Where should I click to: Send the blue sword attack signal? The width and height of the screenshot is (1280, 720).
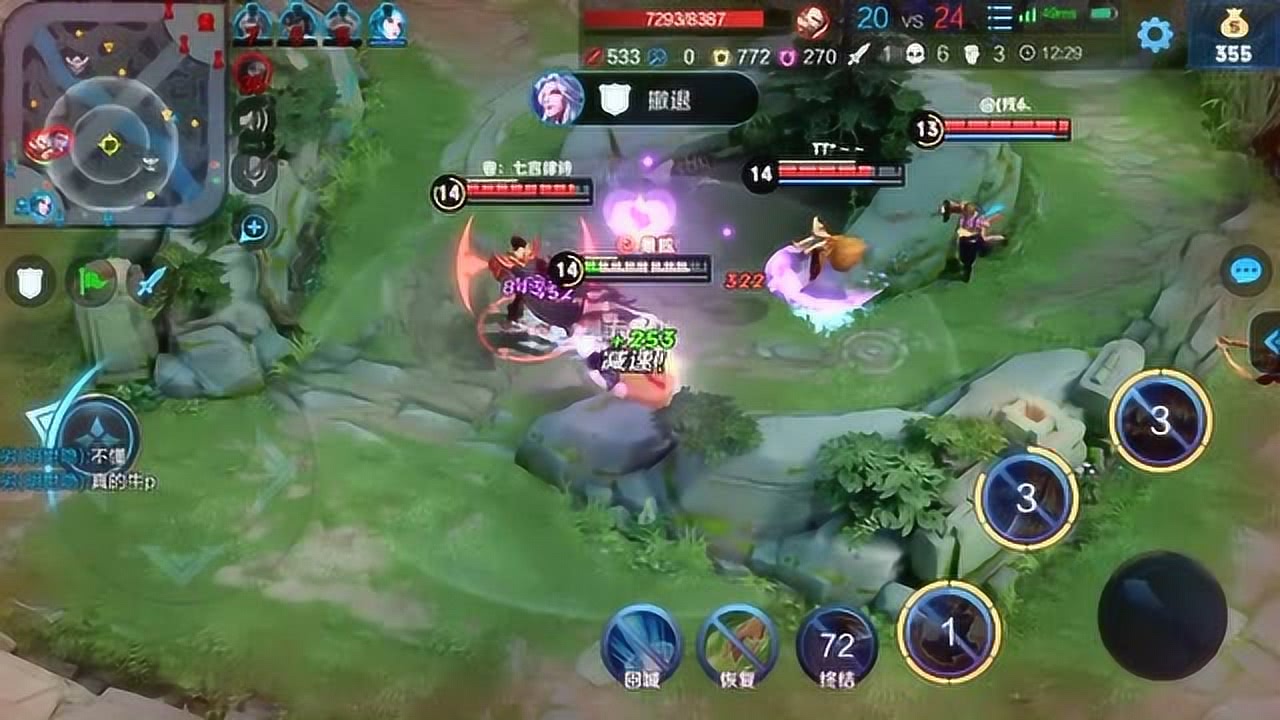[150, 282]
